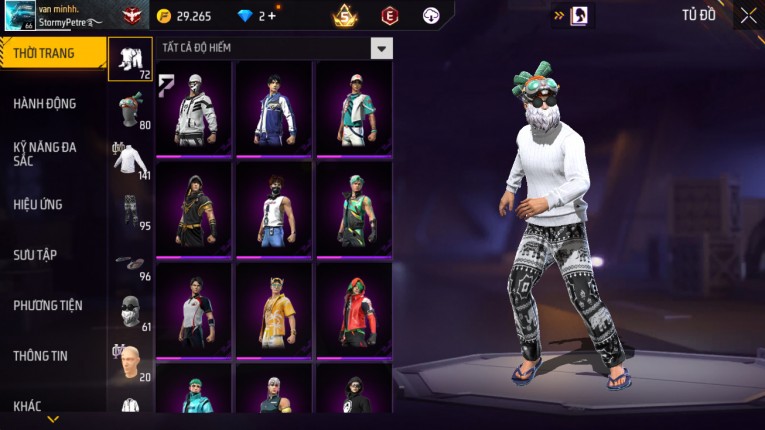Open the Hành Động category

click(45, 104)
